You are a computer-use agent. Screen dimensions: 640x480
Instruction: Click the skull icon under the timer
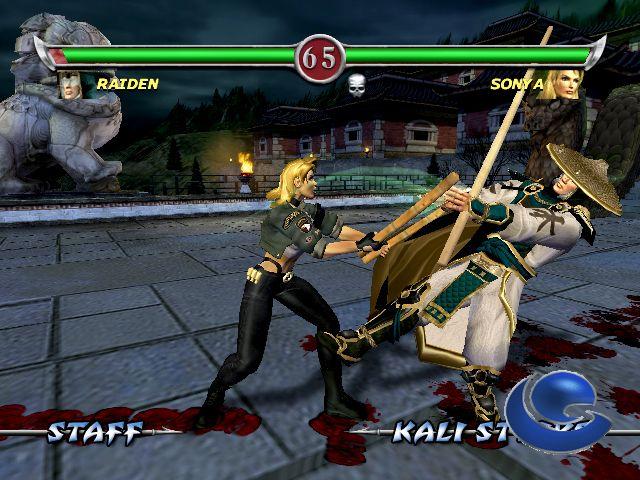356,84
